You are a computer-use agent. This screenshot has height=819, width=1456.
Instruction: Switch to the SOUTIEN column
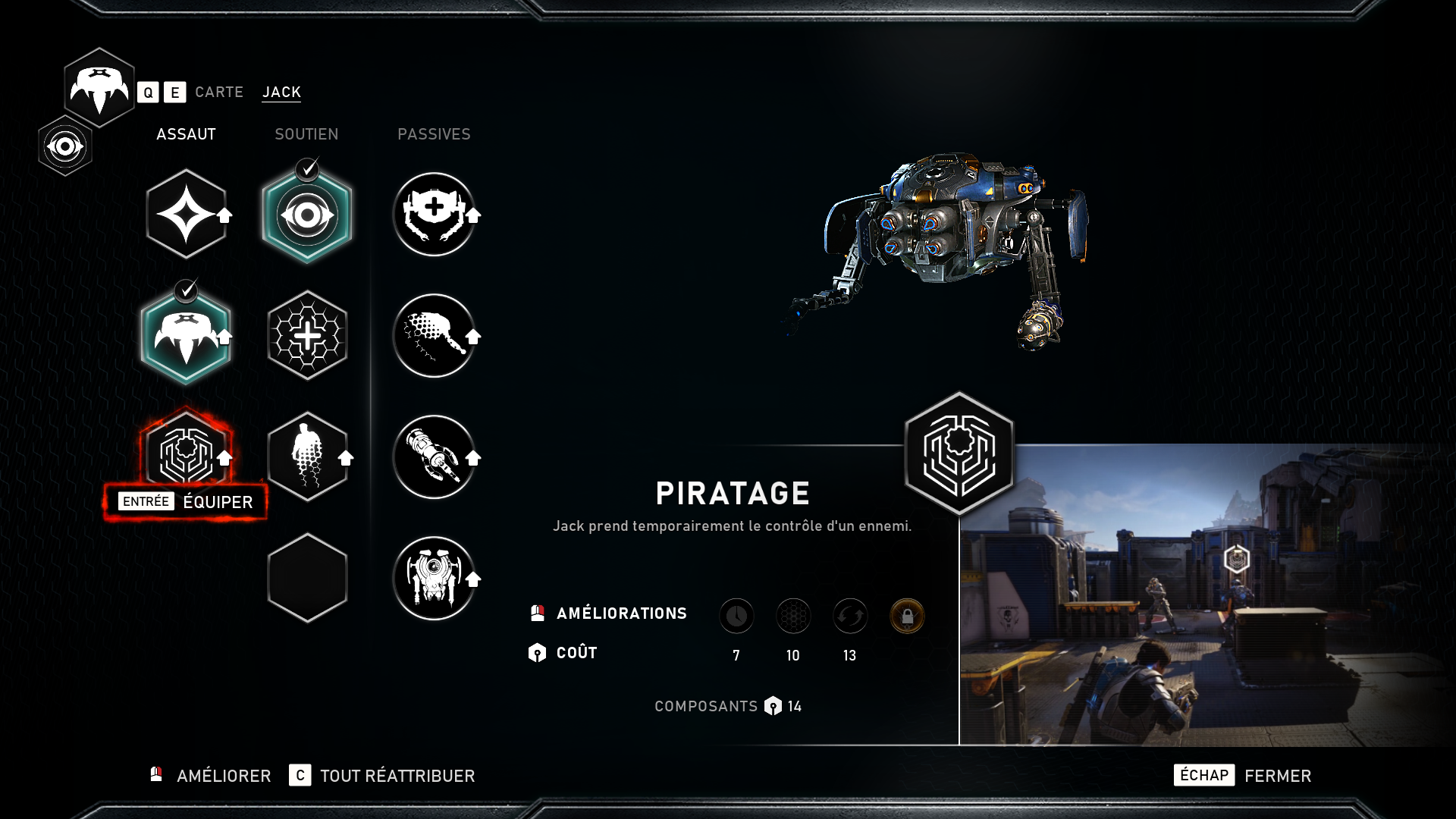[x=306, y=134]
